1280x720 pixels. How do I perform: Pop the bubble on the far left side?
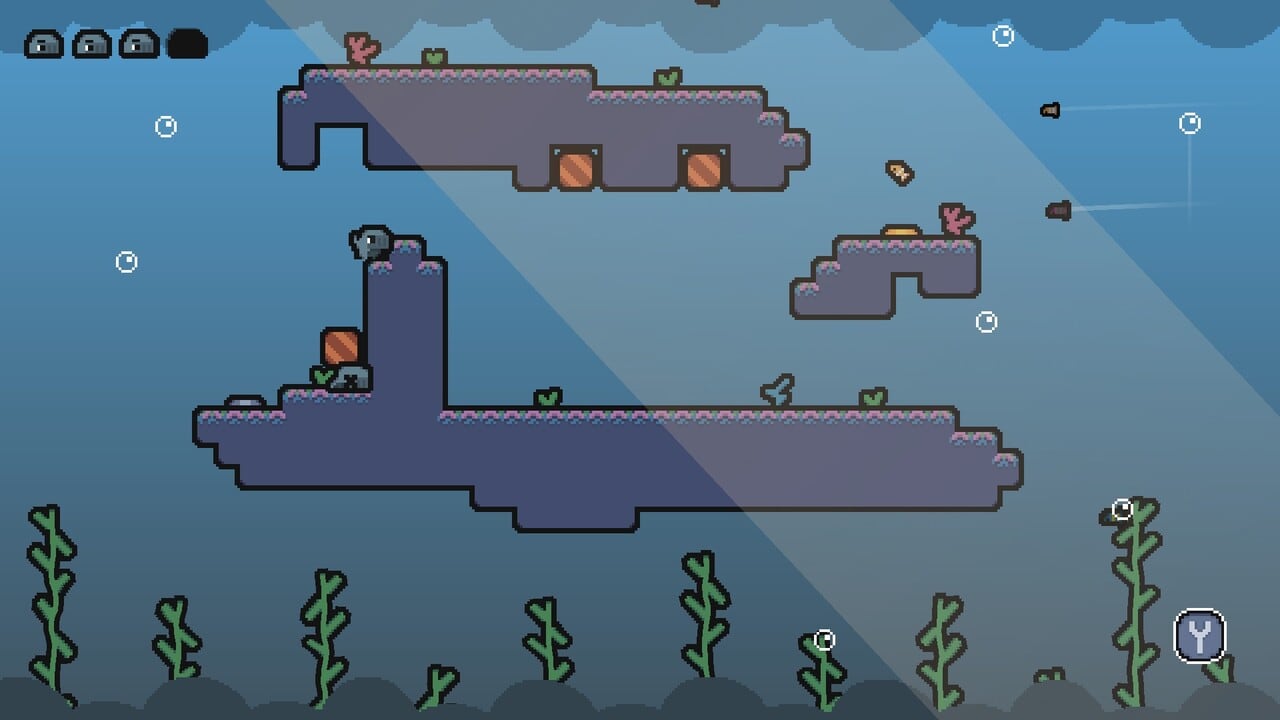coord(125,262)
